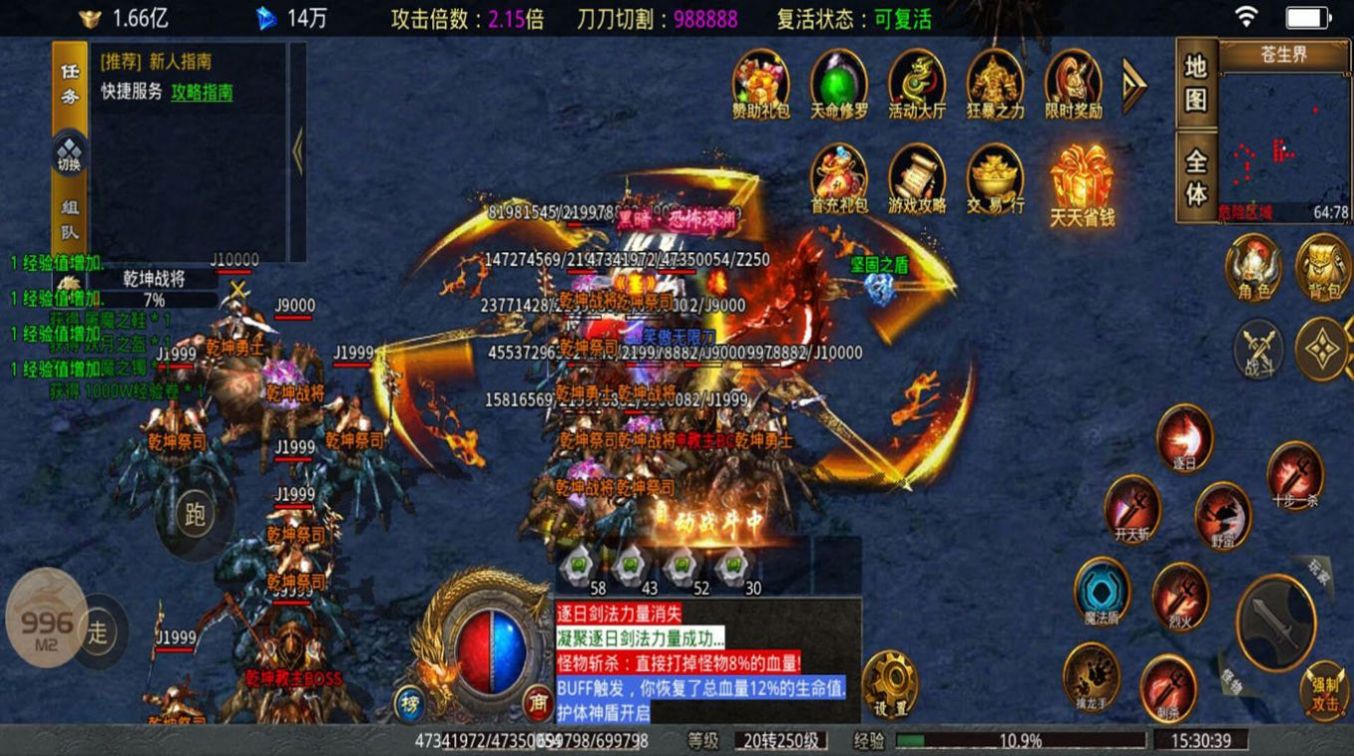Click the 狂暴之力 power icon
The height and width of the screenshot is (756, 1354).
[x=993, y=85]
